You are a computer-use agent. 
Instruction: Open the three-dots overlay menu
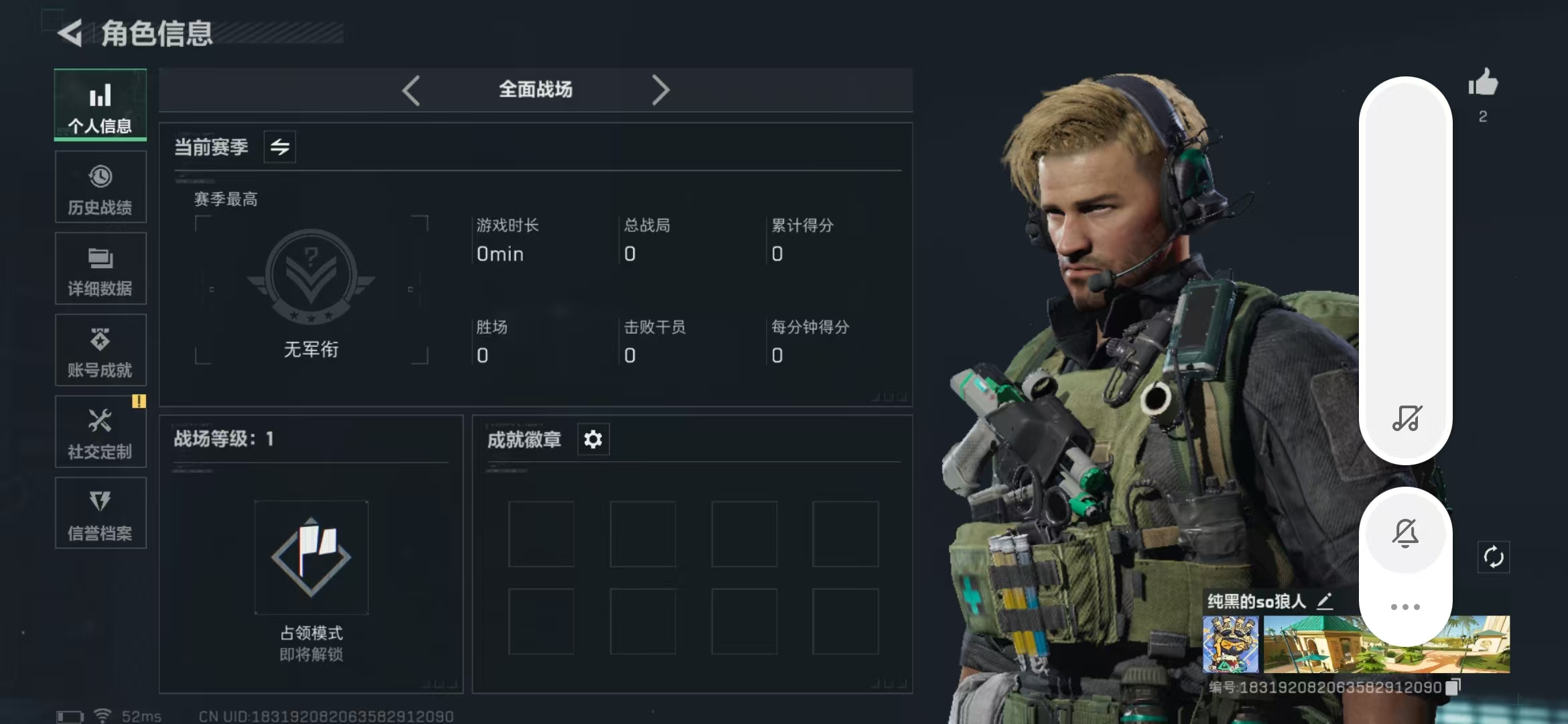pyautogui.click(x=1405, y=607)
